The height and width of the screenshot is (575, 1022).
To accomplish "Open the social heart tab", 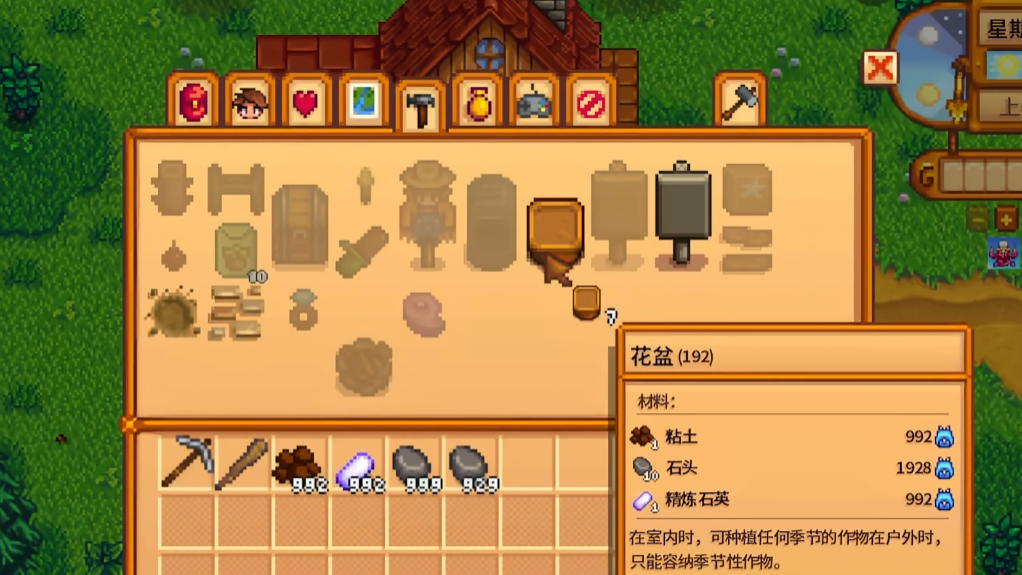I will [306, 102].
